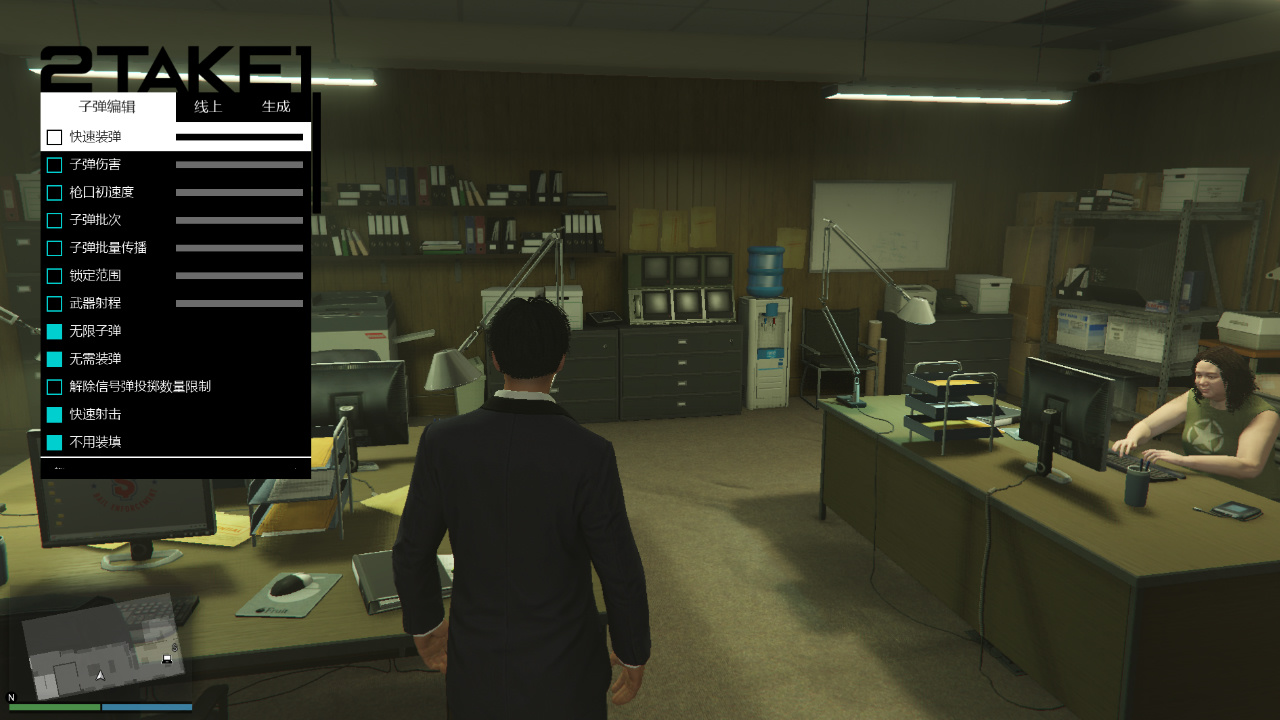Turn off 快速射击
This screenshot has height=720, width=1280.
point(55,414)
